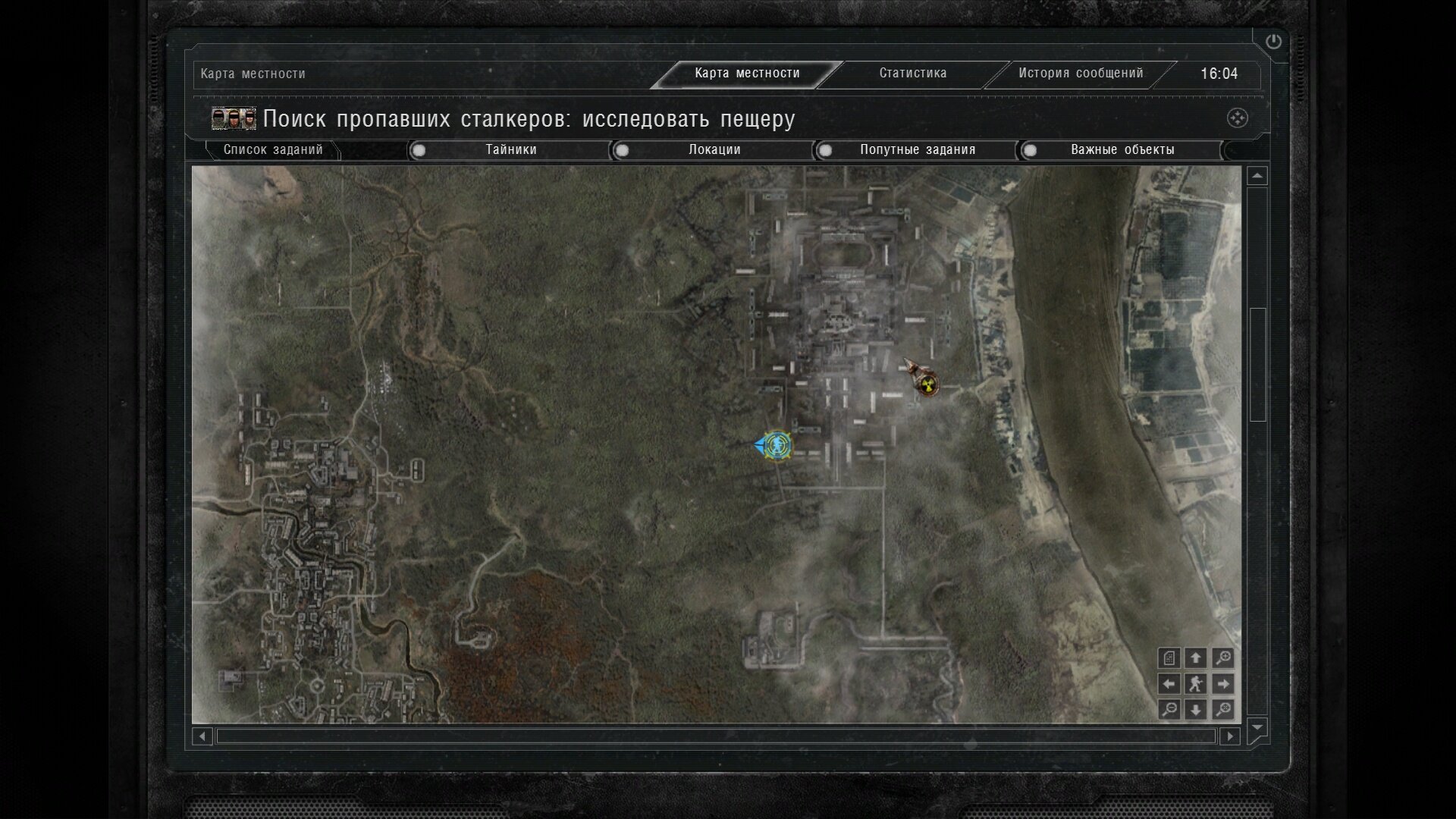The image size is (1456, 819).
Task: Click the horizontal scrollbar right arrow
Action: tap(1229, 736)
